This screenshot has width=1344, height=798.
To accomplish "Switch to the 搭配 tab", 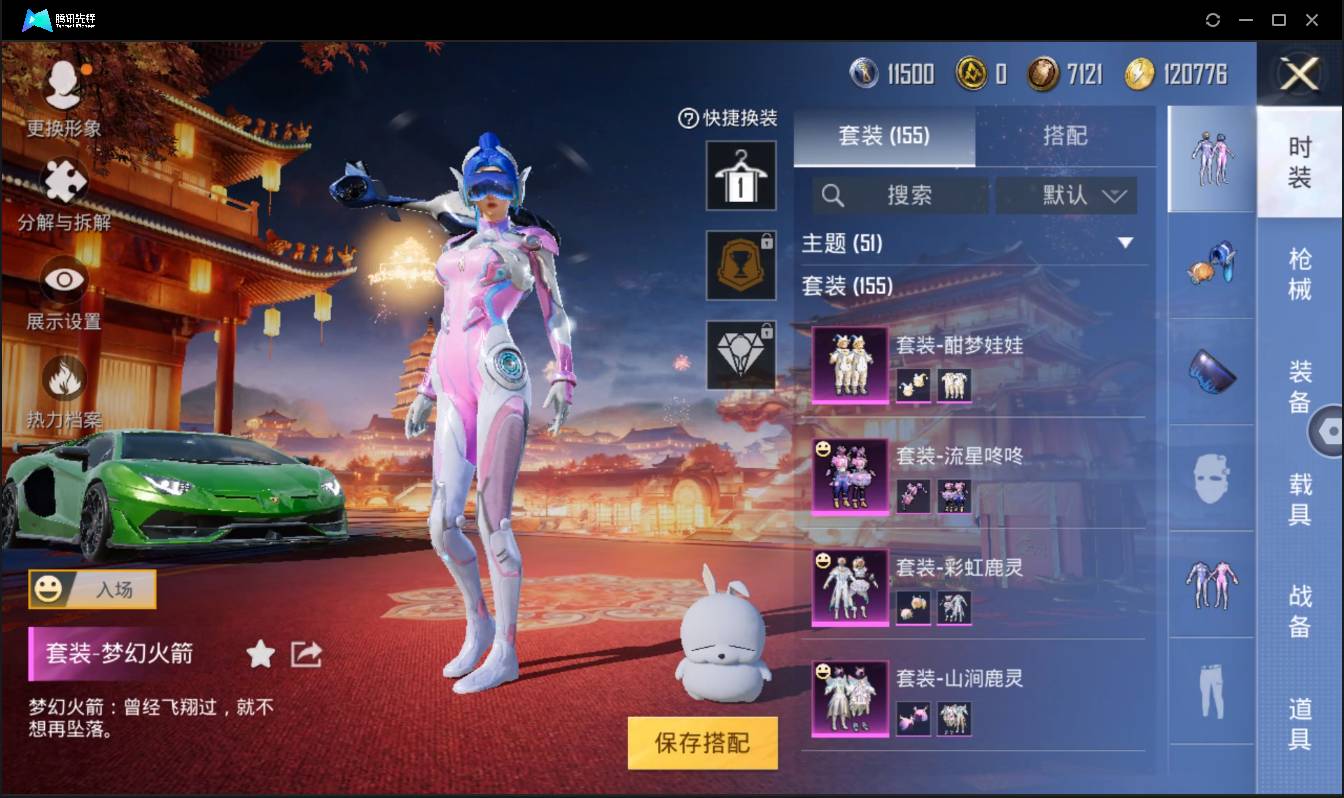I will click(x=1066, y=137).
